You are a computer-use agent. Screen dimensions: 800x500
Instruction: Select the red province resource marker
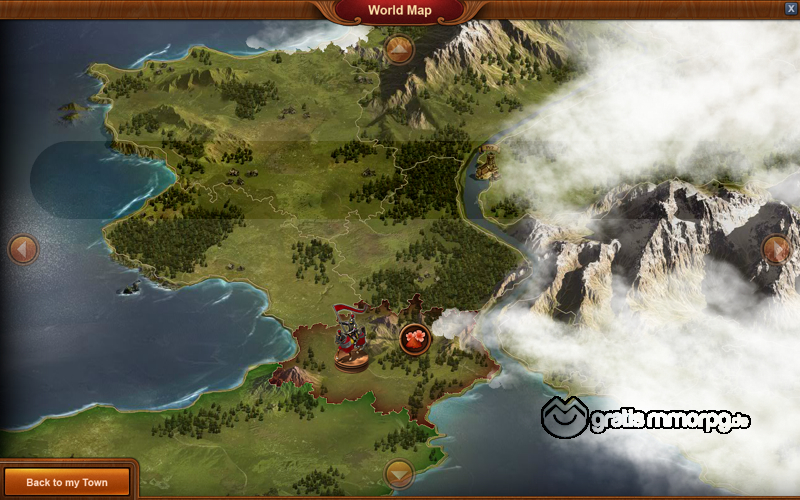point(415,339)
